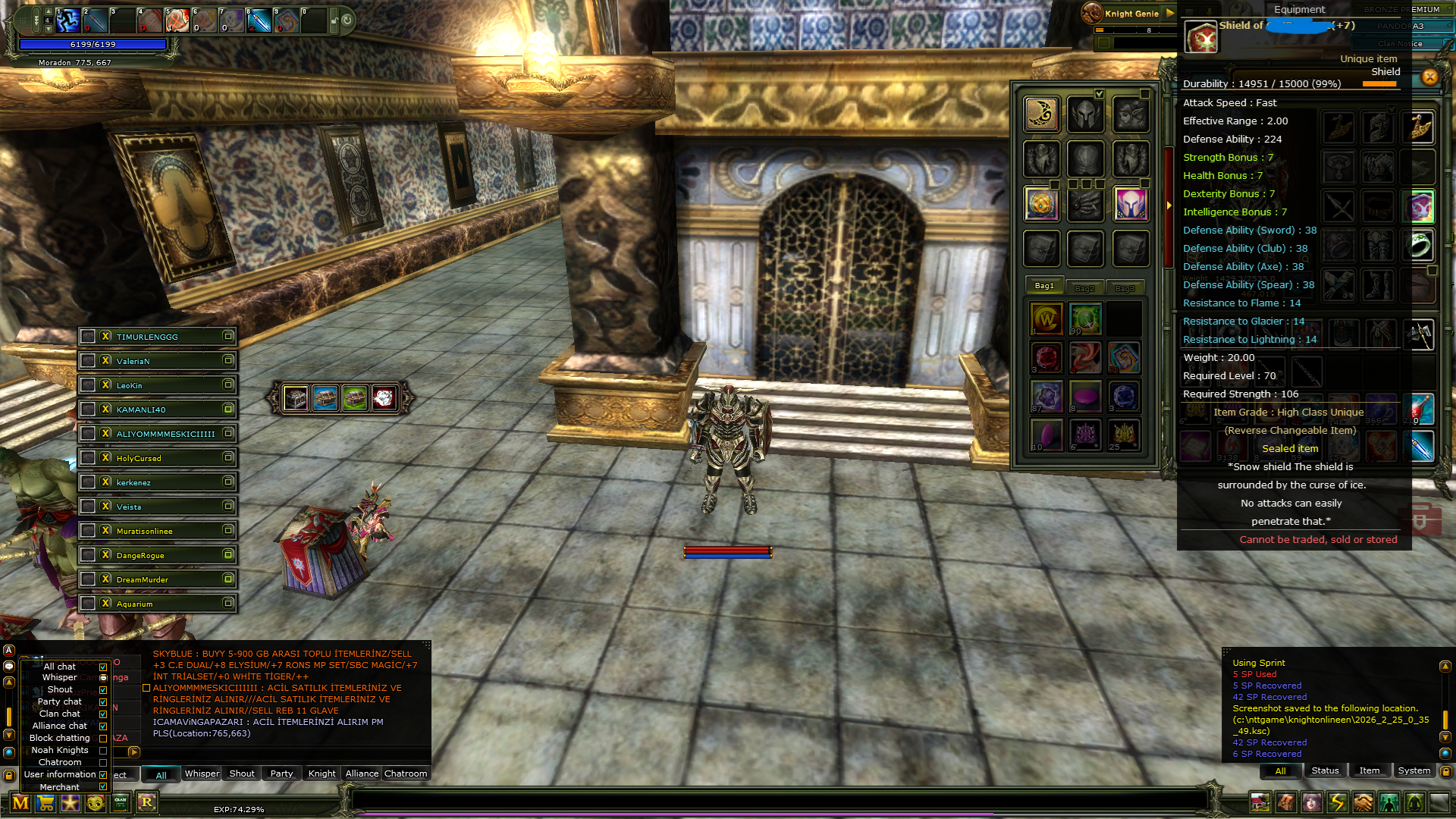Select the crescent moon equipment slot
This screenshot has height=819, width=1456.
1042,114
